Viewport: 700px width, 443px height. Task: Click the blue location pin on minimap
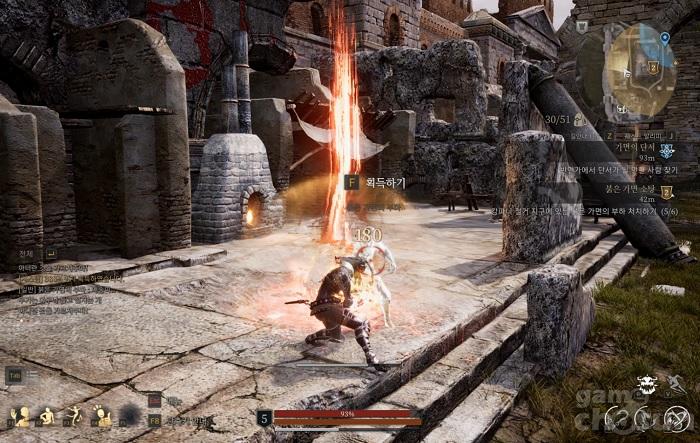click(665, 37)
